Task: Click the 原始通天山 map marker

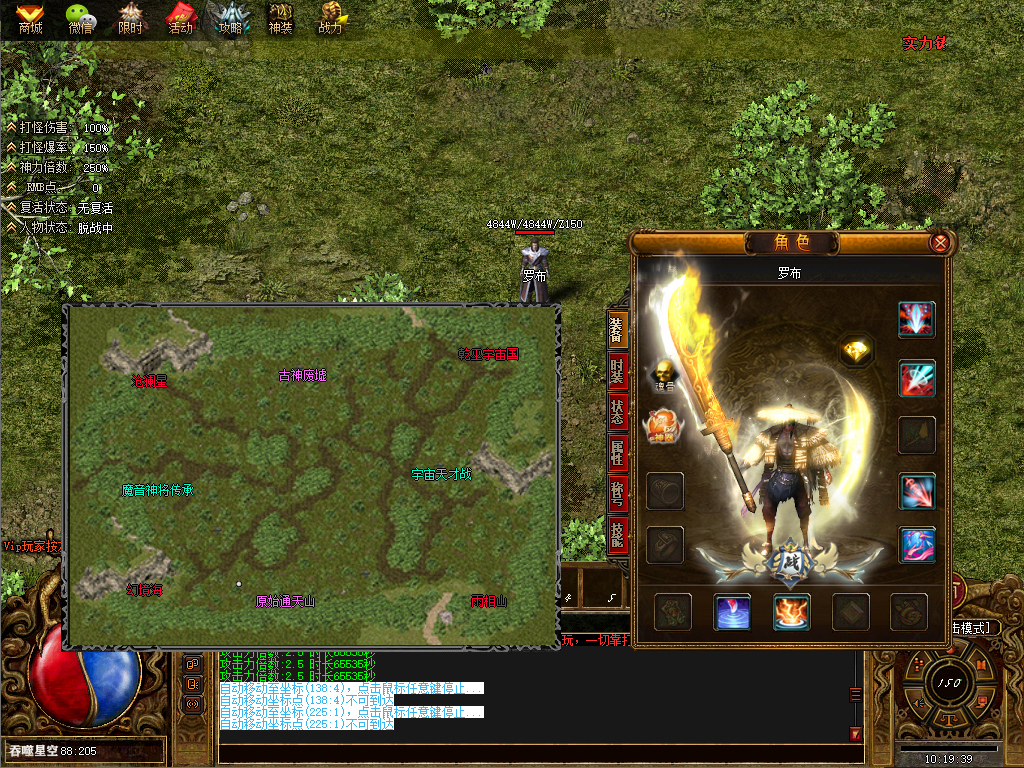Action: pyautogui.click(x=285, y=601)
